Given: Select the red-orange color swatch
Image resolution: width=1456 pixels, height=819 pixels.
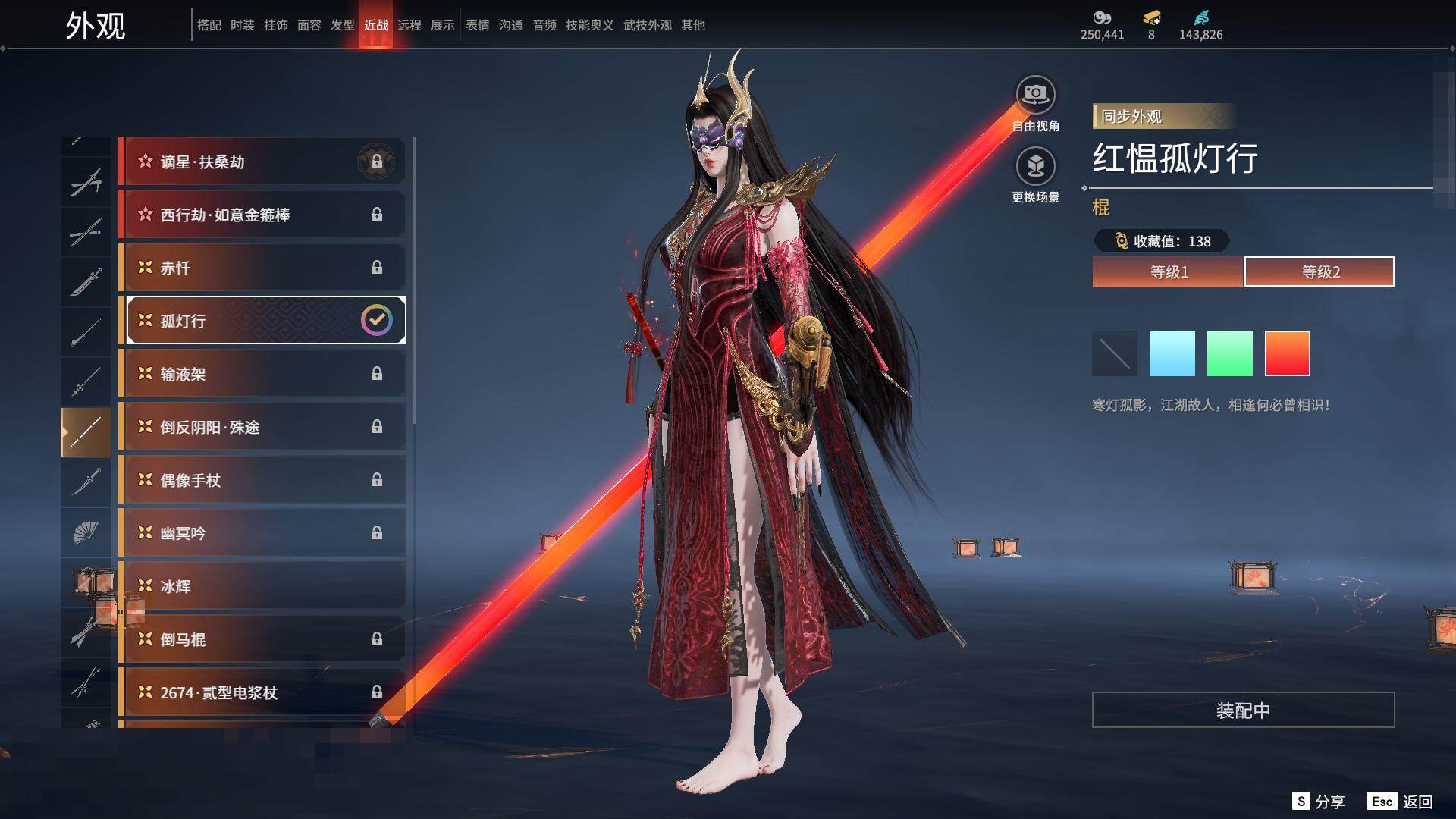Looking at the screenshot, I should click(1287, 353).
